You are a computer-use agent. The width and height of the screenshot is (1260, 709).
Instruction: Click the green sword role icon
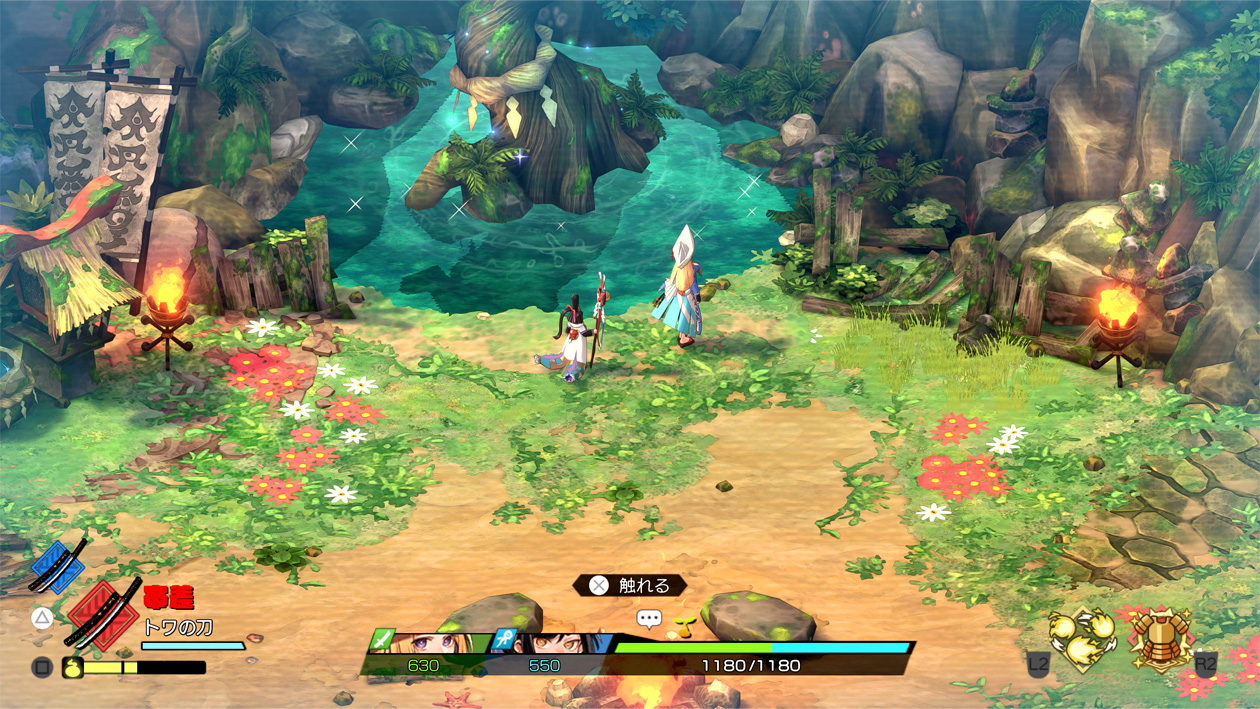383,639
